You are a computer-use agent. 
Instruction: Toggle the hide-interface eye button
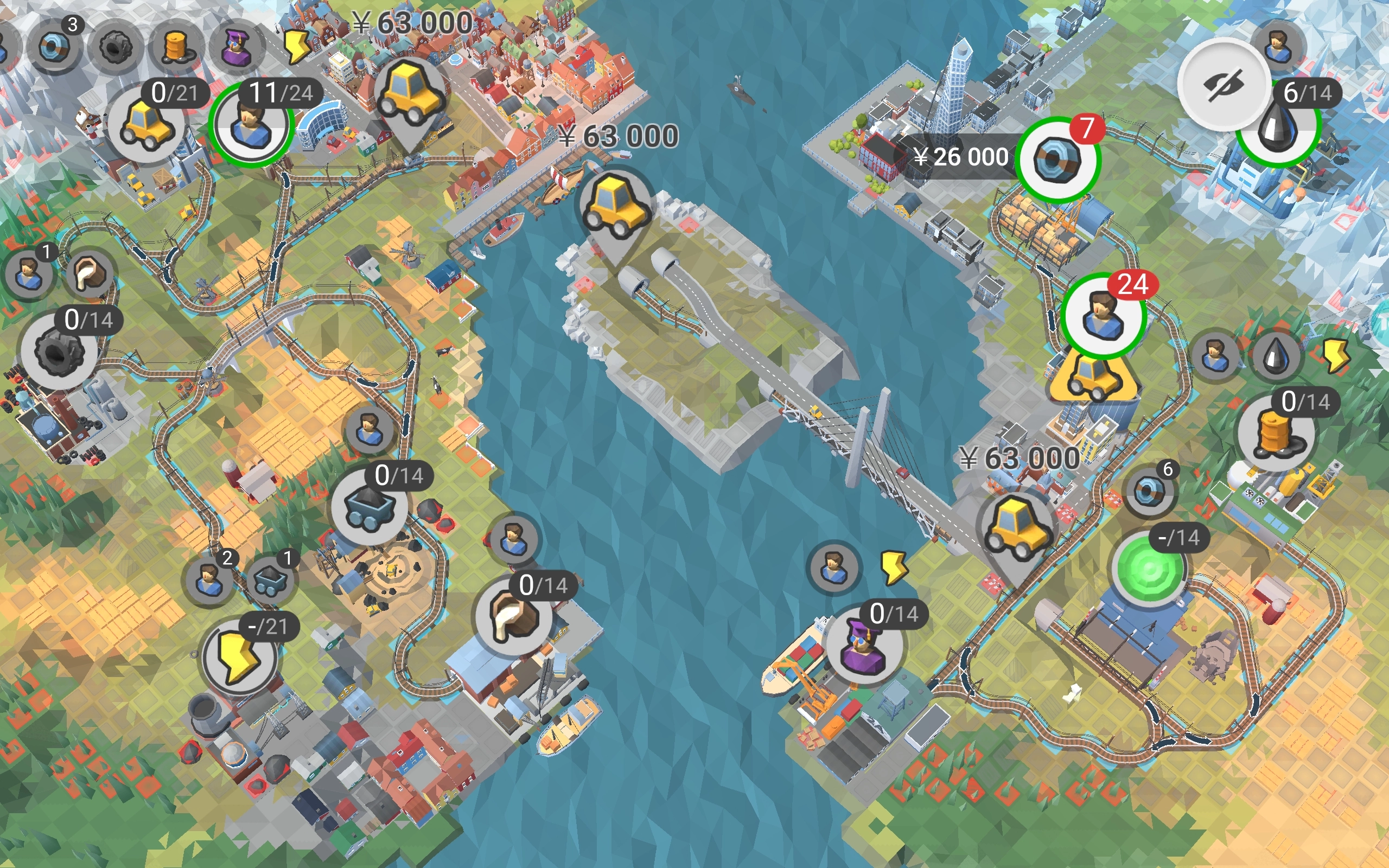click(1223, 85)
